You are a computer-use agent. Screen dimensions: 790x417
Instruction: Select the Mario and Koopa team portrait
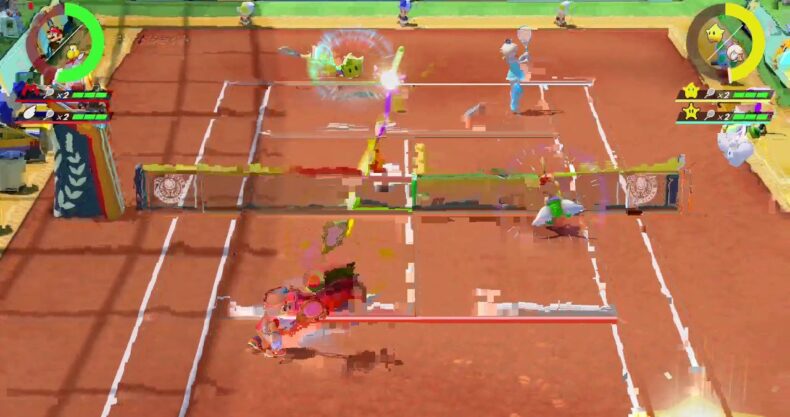click(x=62, y=42)
